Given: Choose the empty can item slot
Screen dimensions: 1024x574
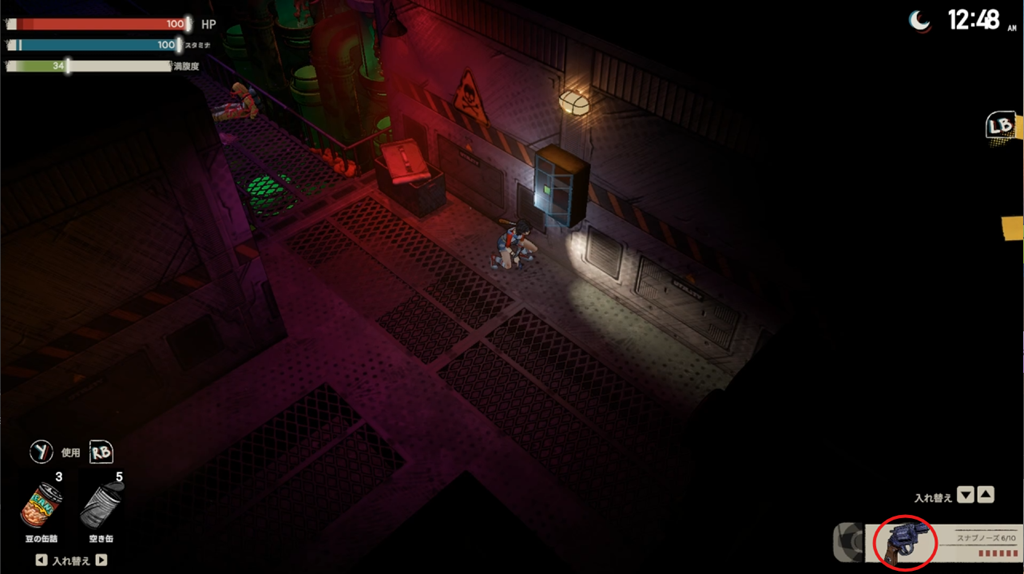Looking at the screenshot, I should [102, 505].
